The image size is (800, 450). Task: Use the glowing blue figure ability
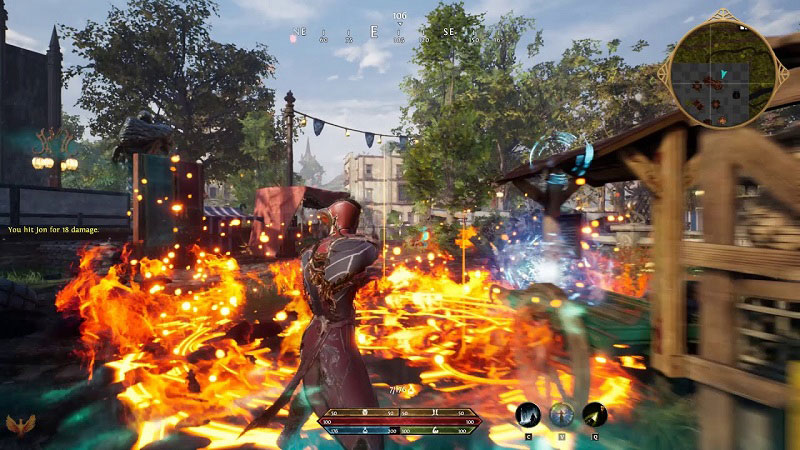coord(562,414)
